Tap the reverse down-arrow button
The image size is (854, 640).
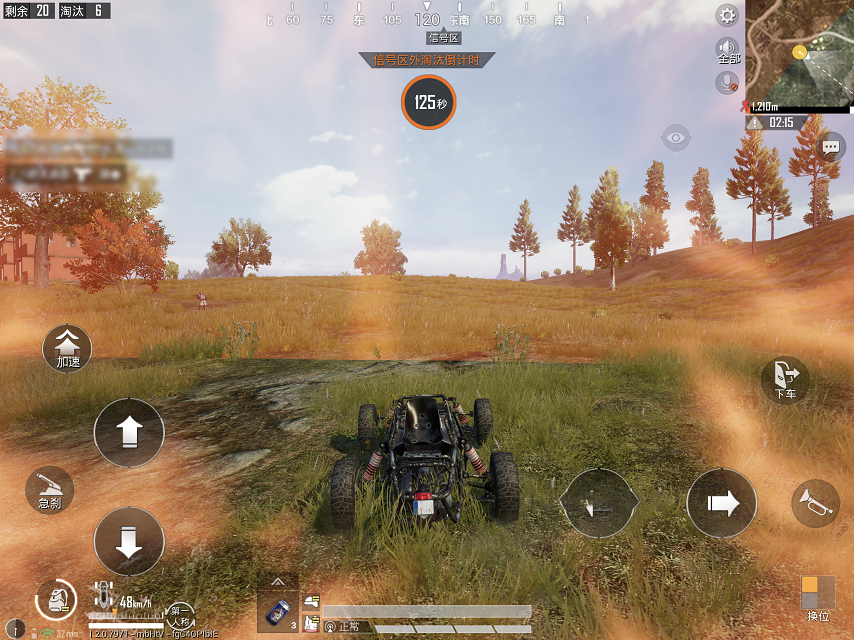coord(129,541)
